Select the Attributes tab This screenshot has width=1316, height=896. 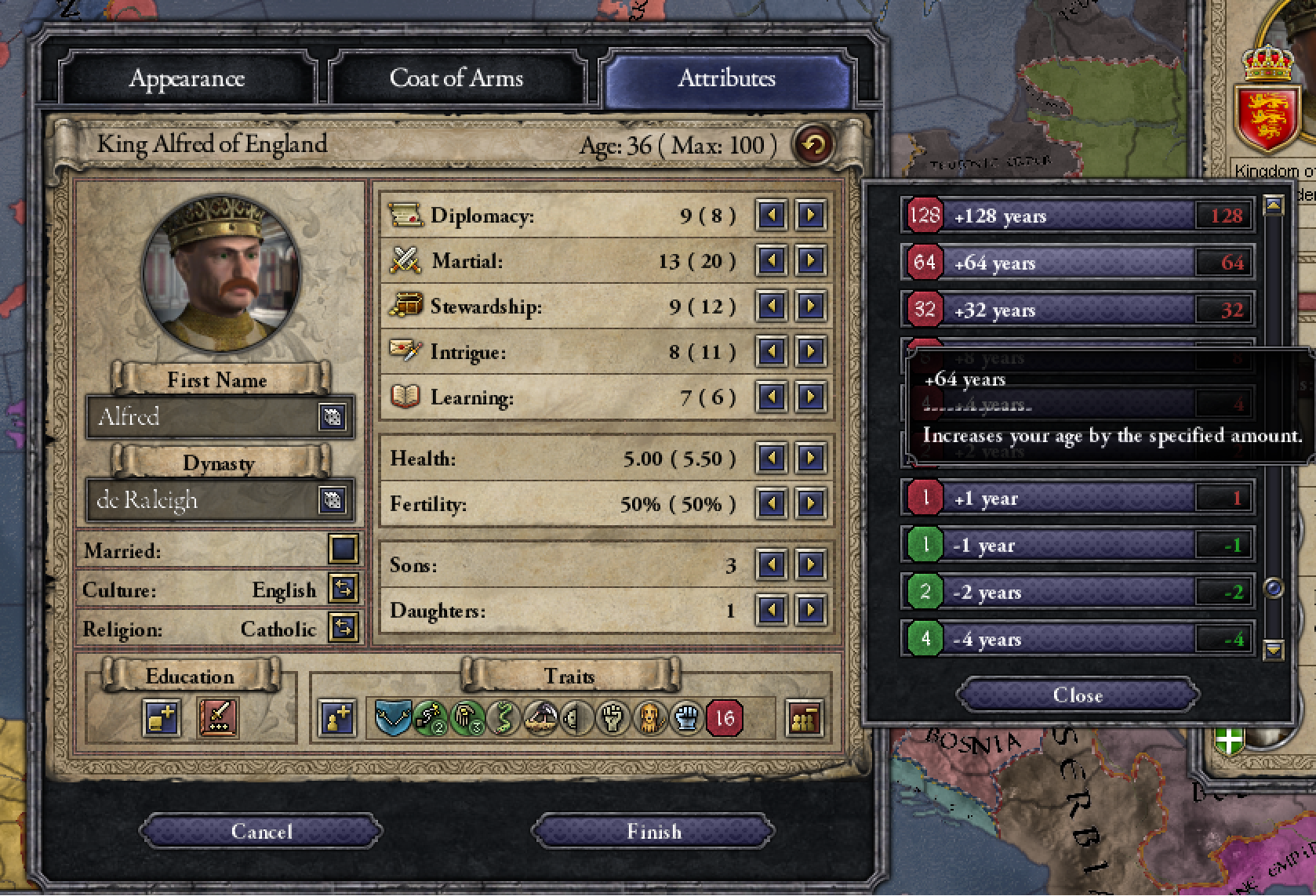tap(726, 78)
